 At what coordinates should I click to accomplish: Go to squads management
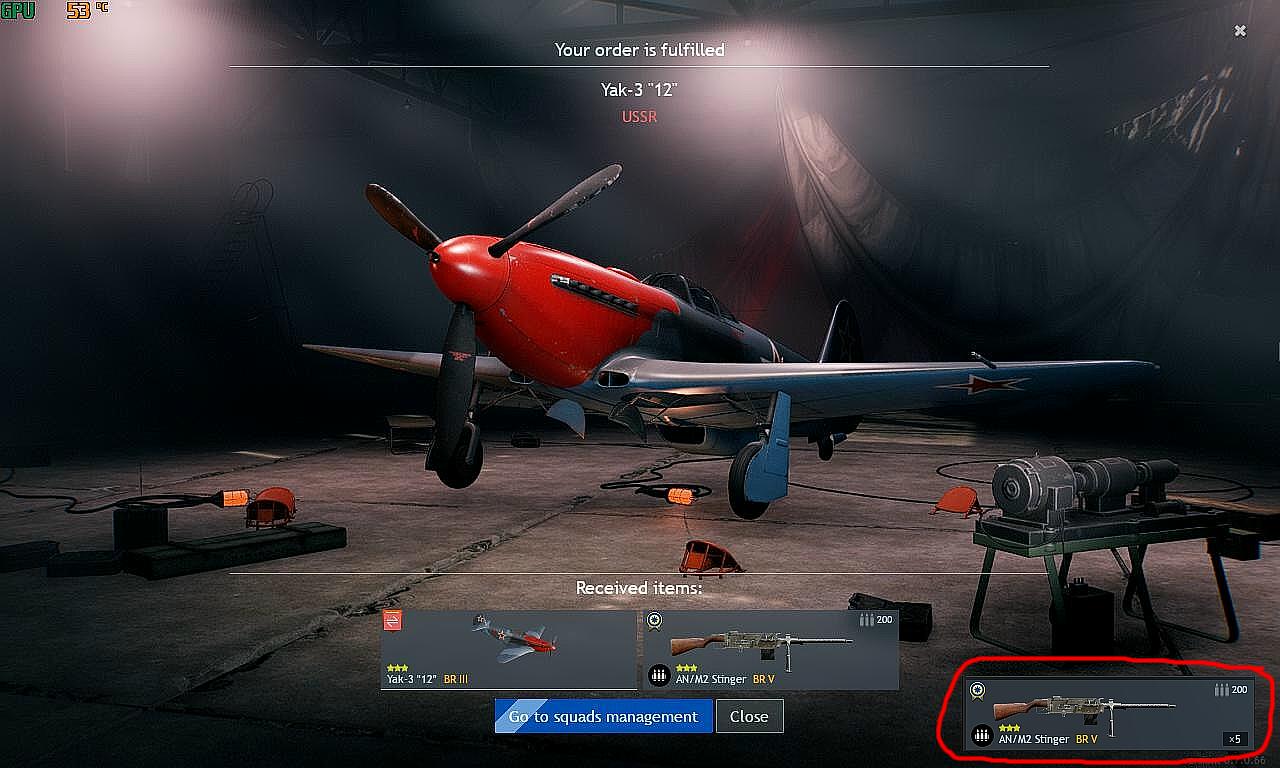603,716
